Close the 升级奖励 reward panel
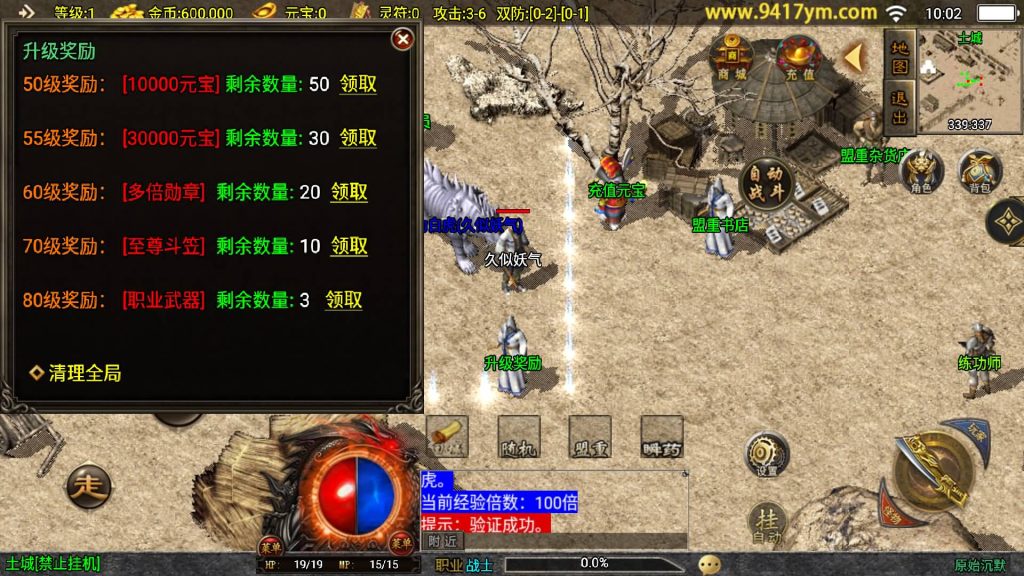The height and width of the screenshot is (576, 1024). [x=402, y=39]
